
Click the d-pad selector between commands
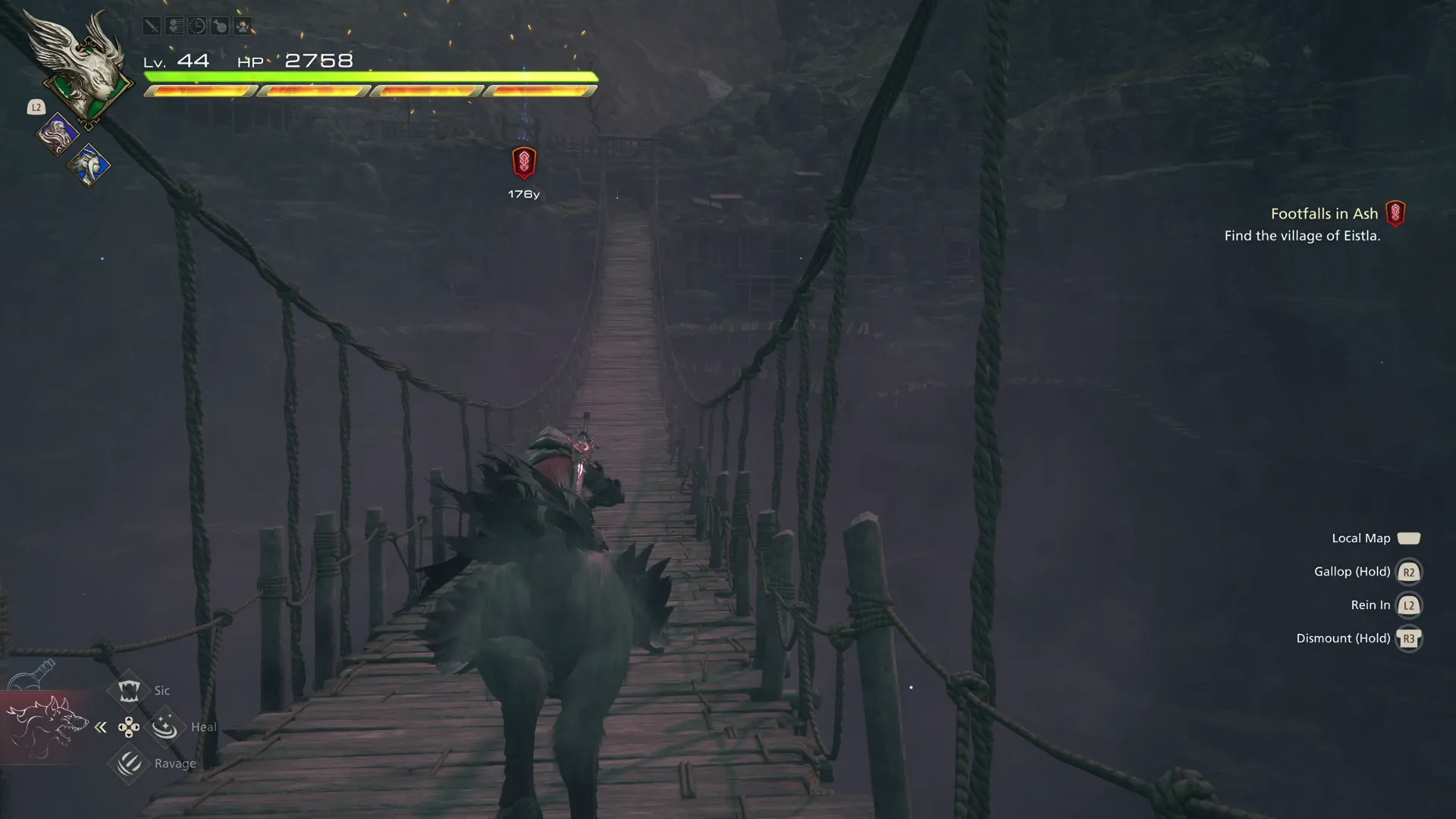point(129,726)
